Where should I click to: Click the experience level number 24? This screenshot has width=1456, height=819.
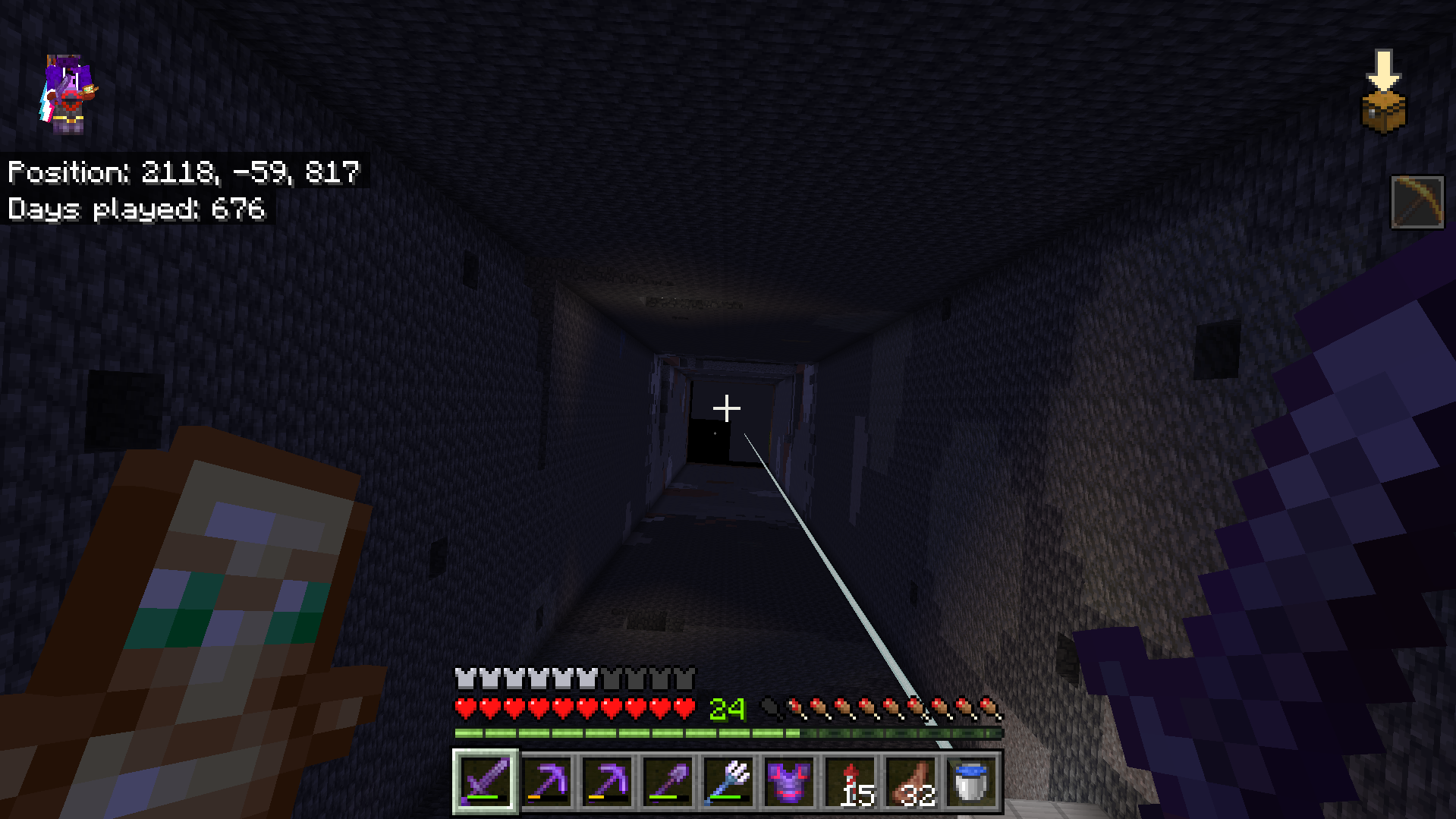point(727,712)
